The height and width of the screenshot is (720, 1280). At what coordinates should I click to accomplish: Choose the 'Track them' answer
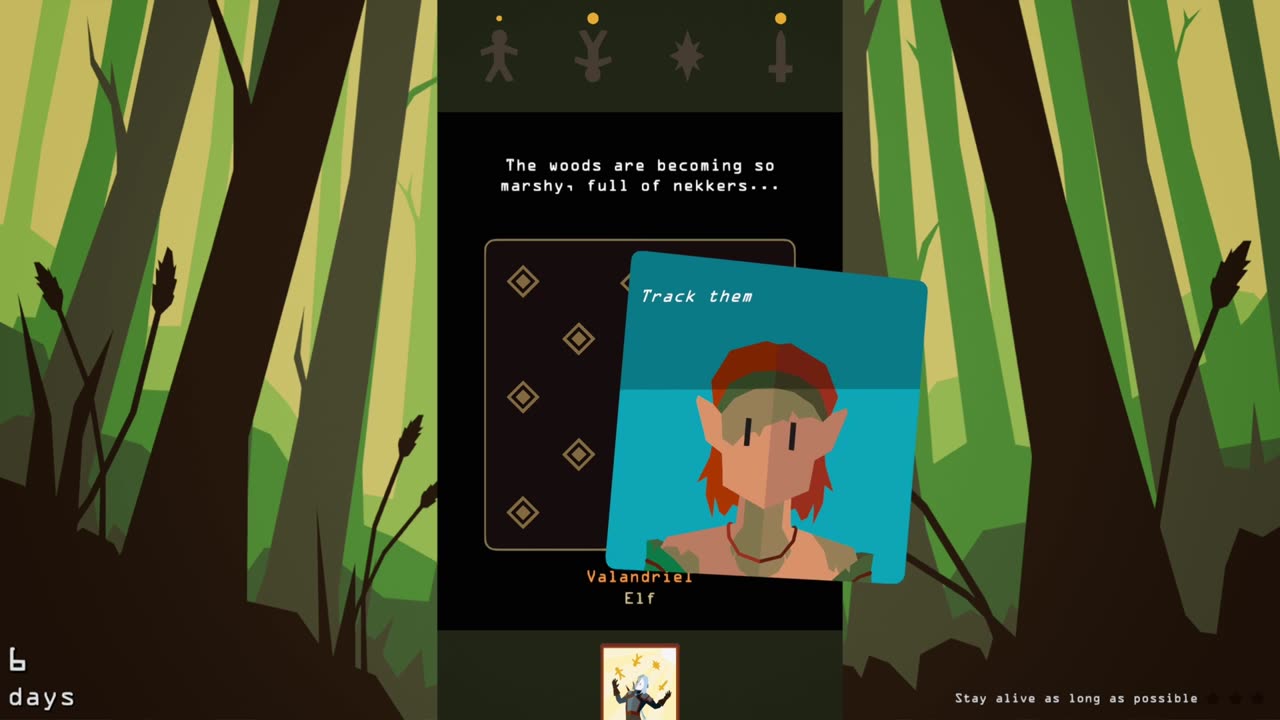click(697, 296)
